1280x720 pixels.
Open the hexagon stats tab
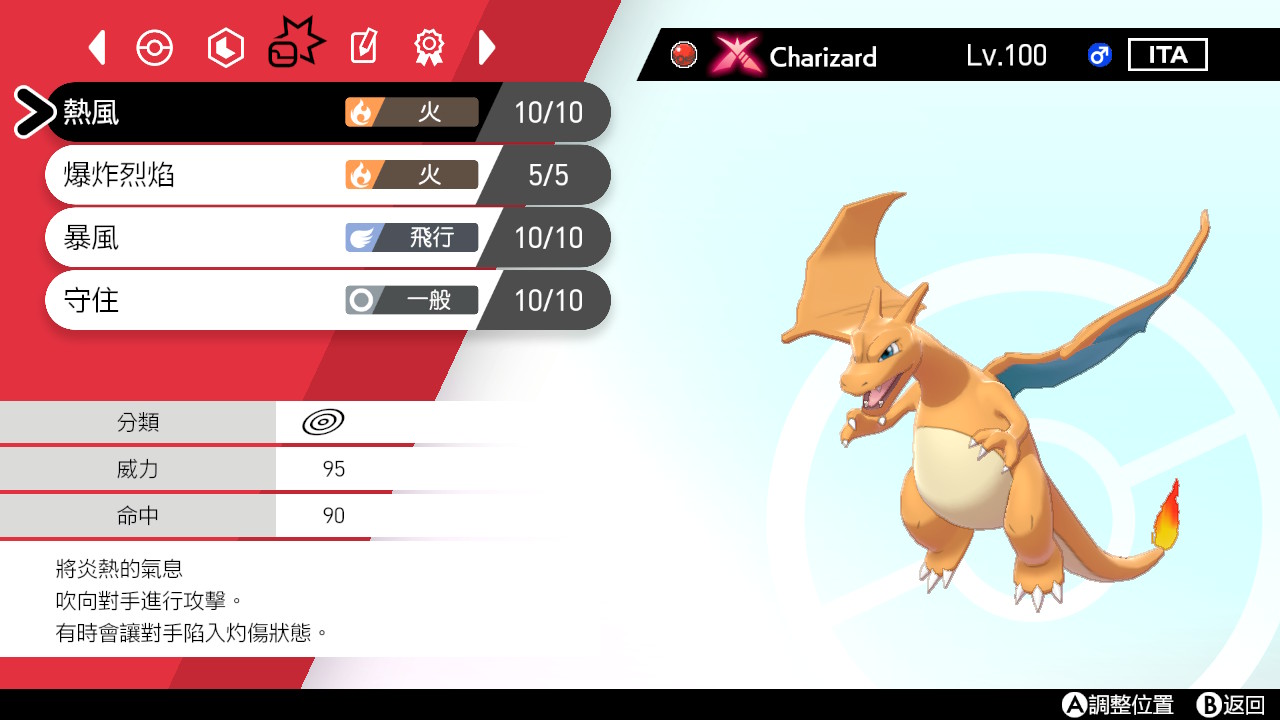[x=225, y=47]
